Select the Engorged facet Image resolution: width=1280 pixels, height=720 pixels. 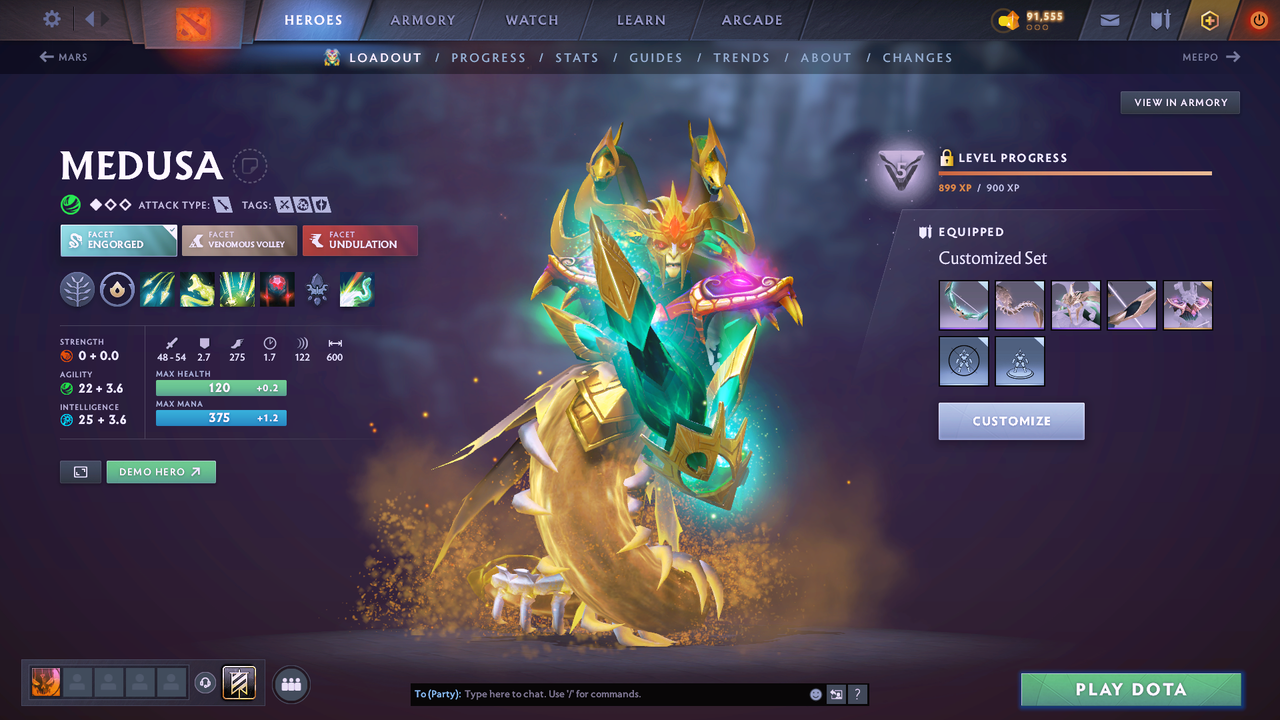[118, 240]
